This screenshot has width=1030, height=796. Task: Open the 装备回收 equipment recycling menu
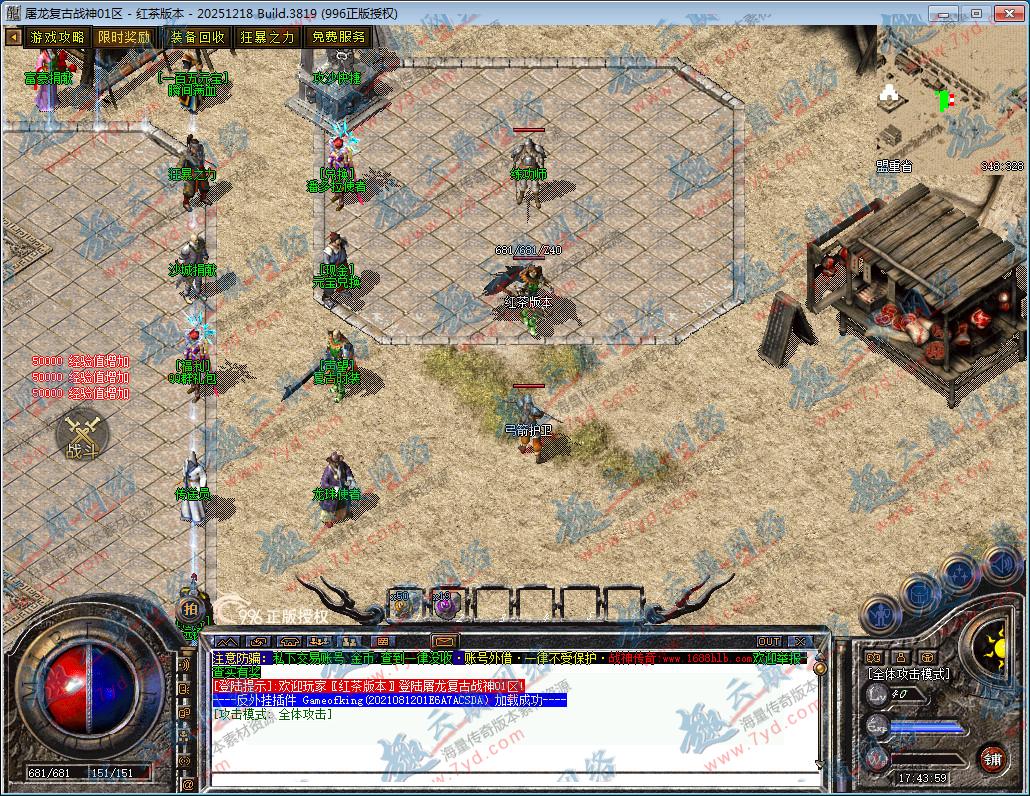click(x=197, y=37)
